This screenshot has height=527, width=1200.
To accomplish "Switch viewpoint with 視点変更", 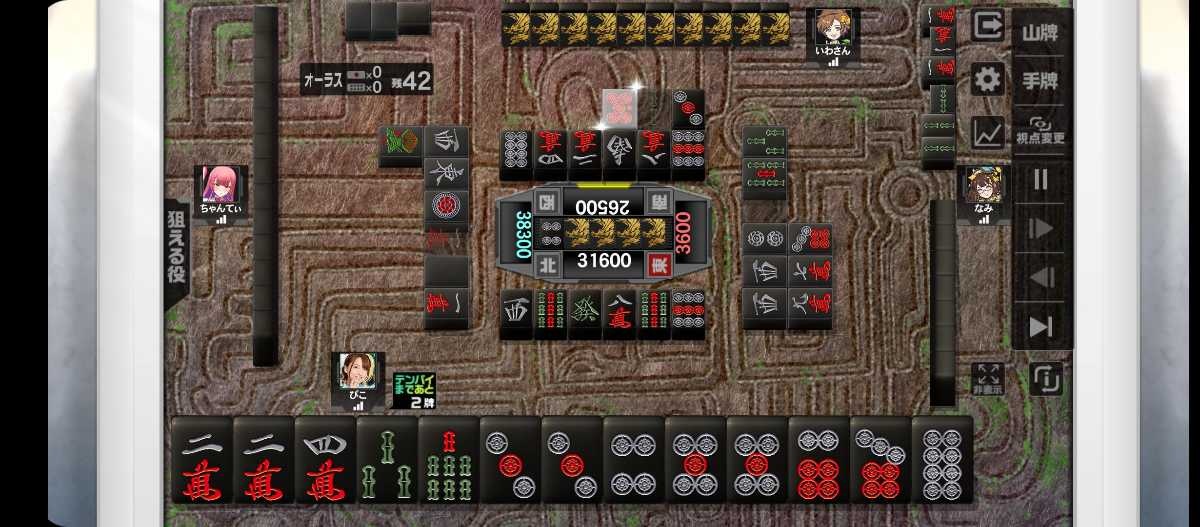I will click(x=1041, y=132).
